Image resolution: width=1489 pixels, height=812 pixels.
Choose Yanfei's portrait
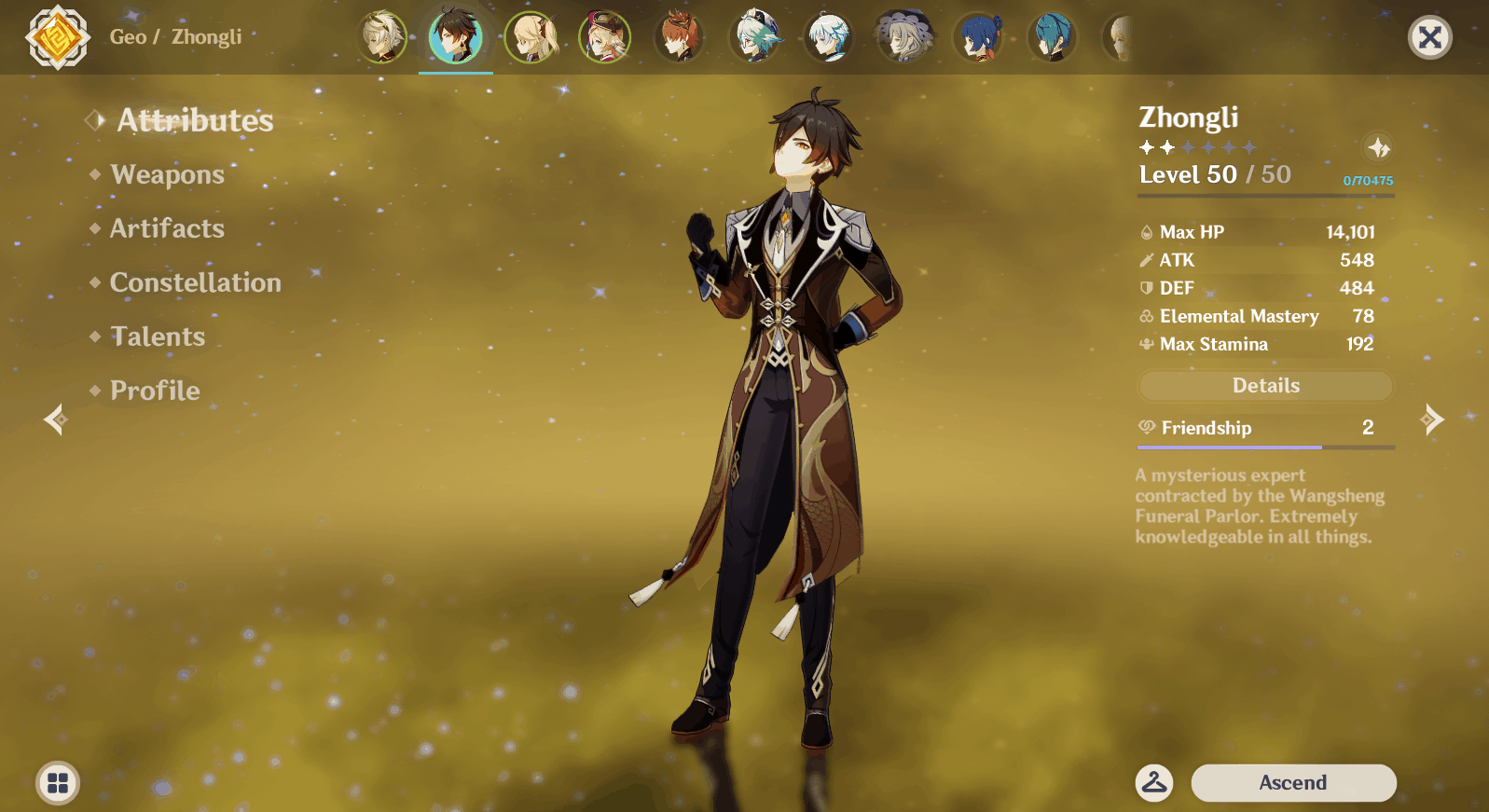pyautogui.click(x=605, y=37)
